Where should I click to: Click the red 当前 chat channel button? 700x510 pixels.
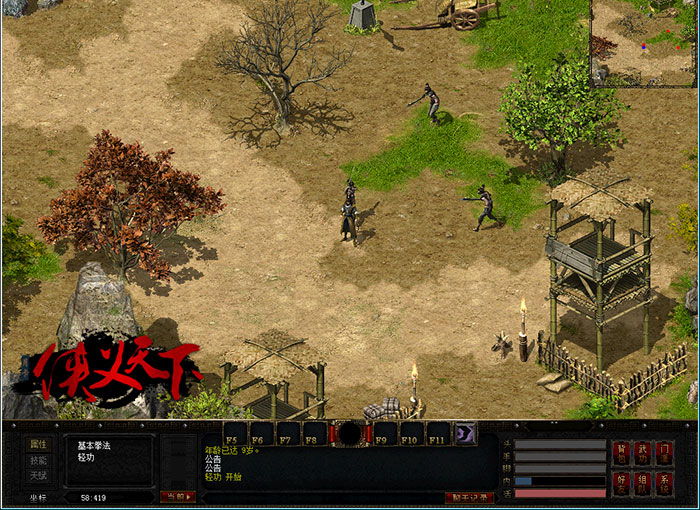click(177, 497)
